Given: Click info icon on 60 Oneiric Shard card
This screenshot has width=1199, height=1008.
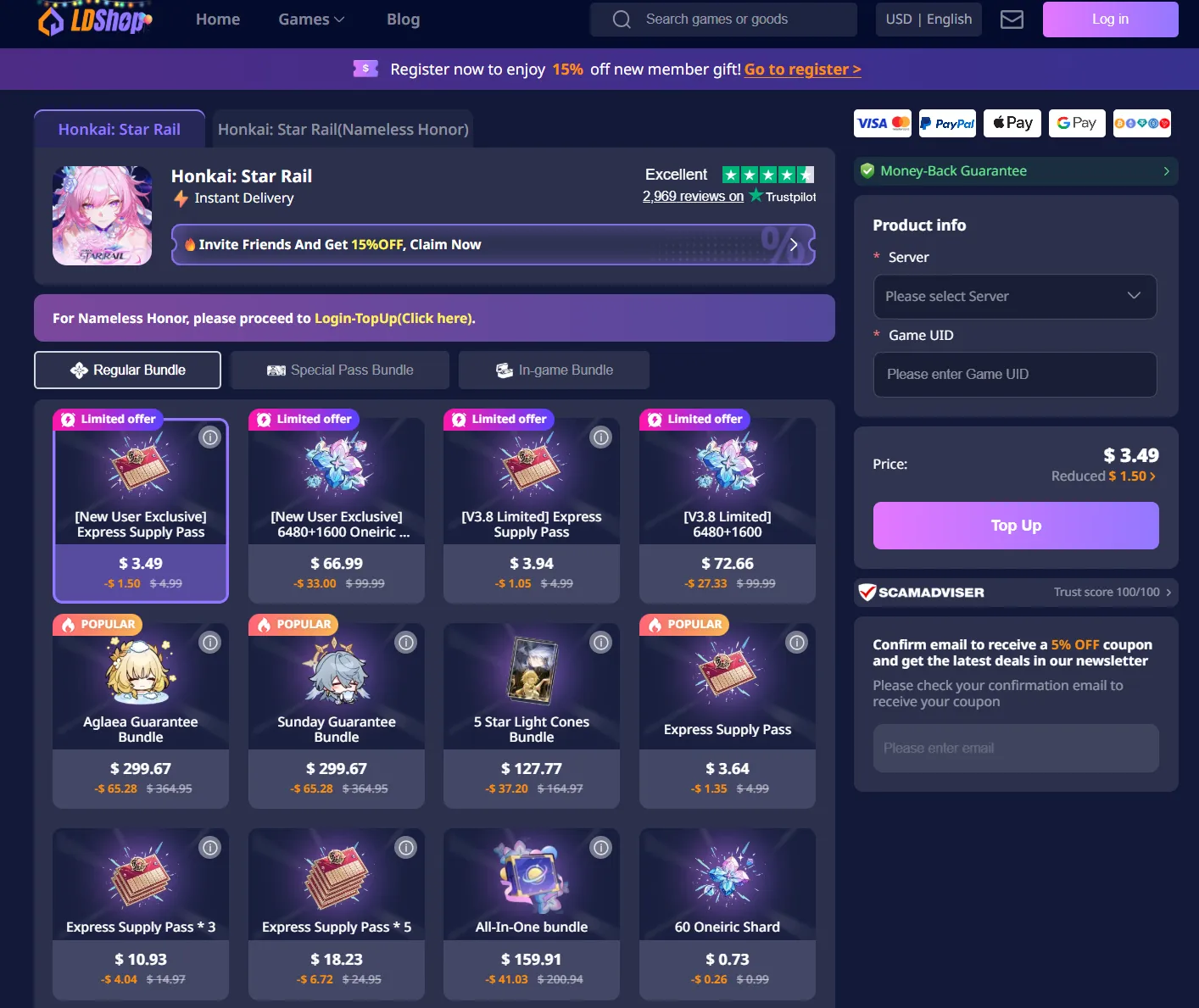Looking at the screenshot, I should pos(795,847).
